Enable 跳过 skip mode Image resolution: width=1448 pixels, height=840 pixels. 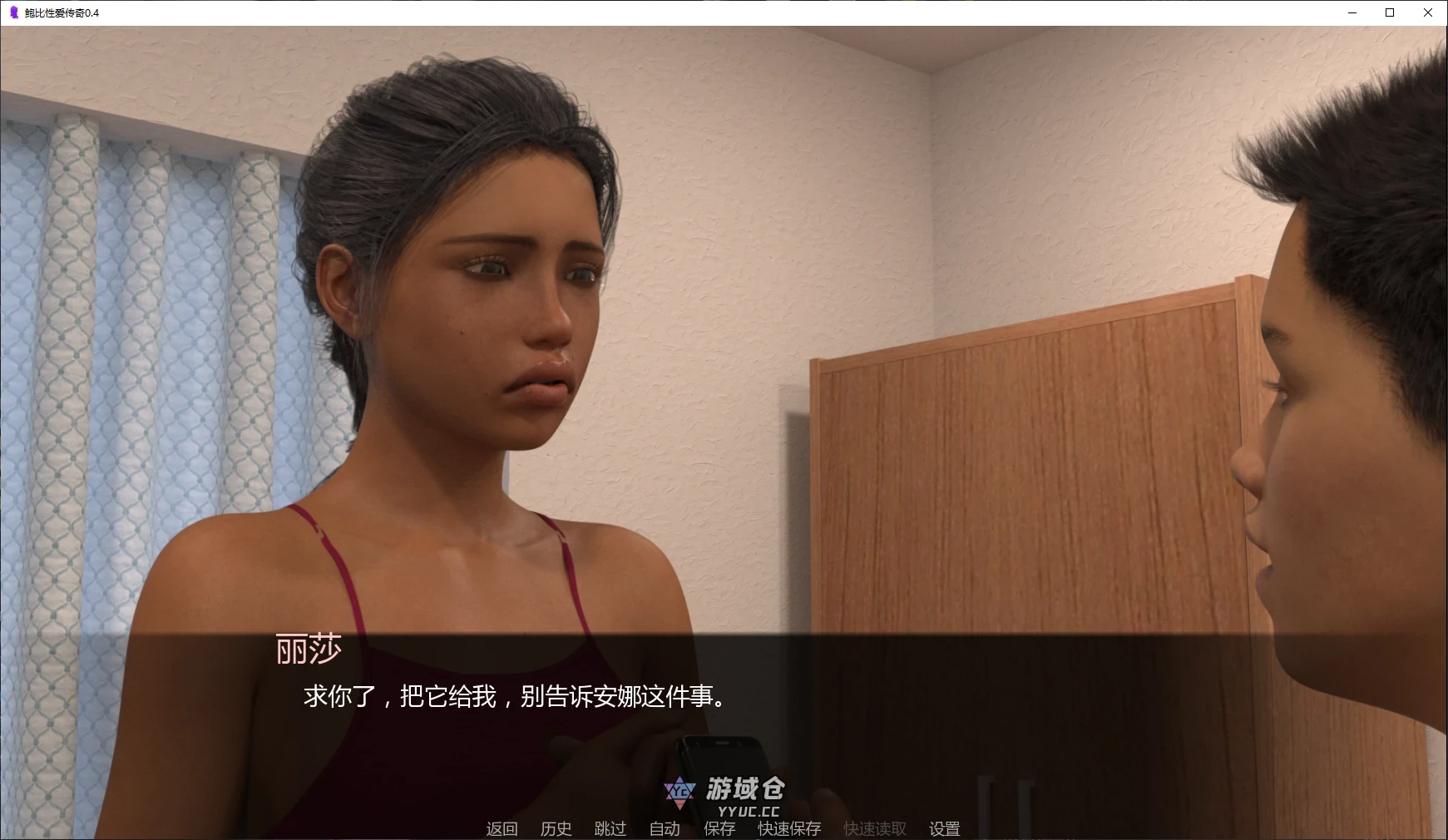[x=610, y=828]
